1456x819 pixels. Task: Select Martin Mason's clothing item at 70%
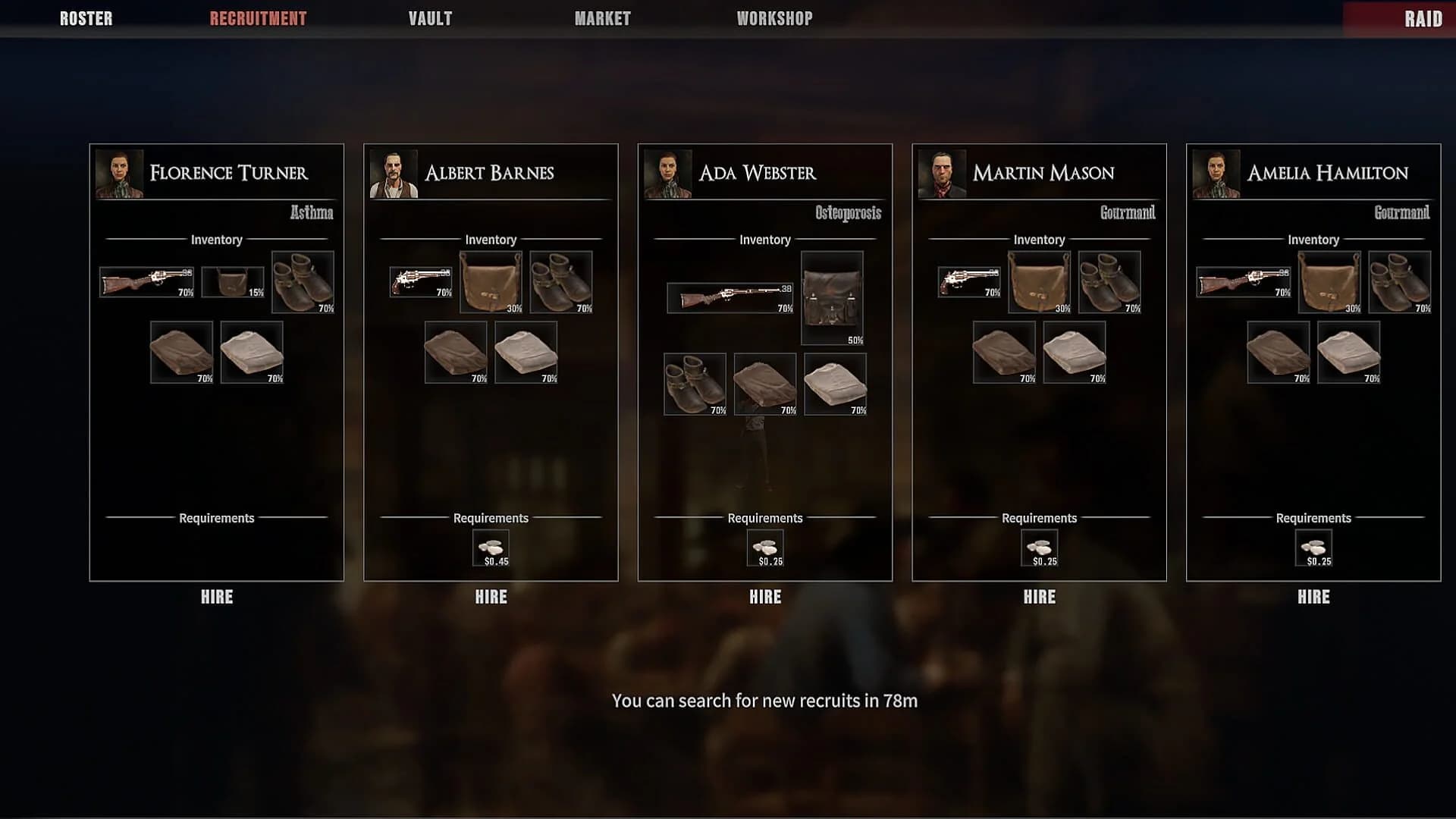pyautogui.click(x=1003, y=352)
